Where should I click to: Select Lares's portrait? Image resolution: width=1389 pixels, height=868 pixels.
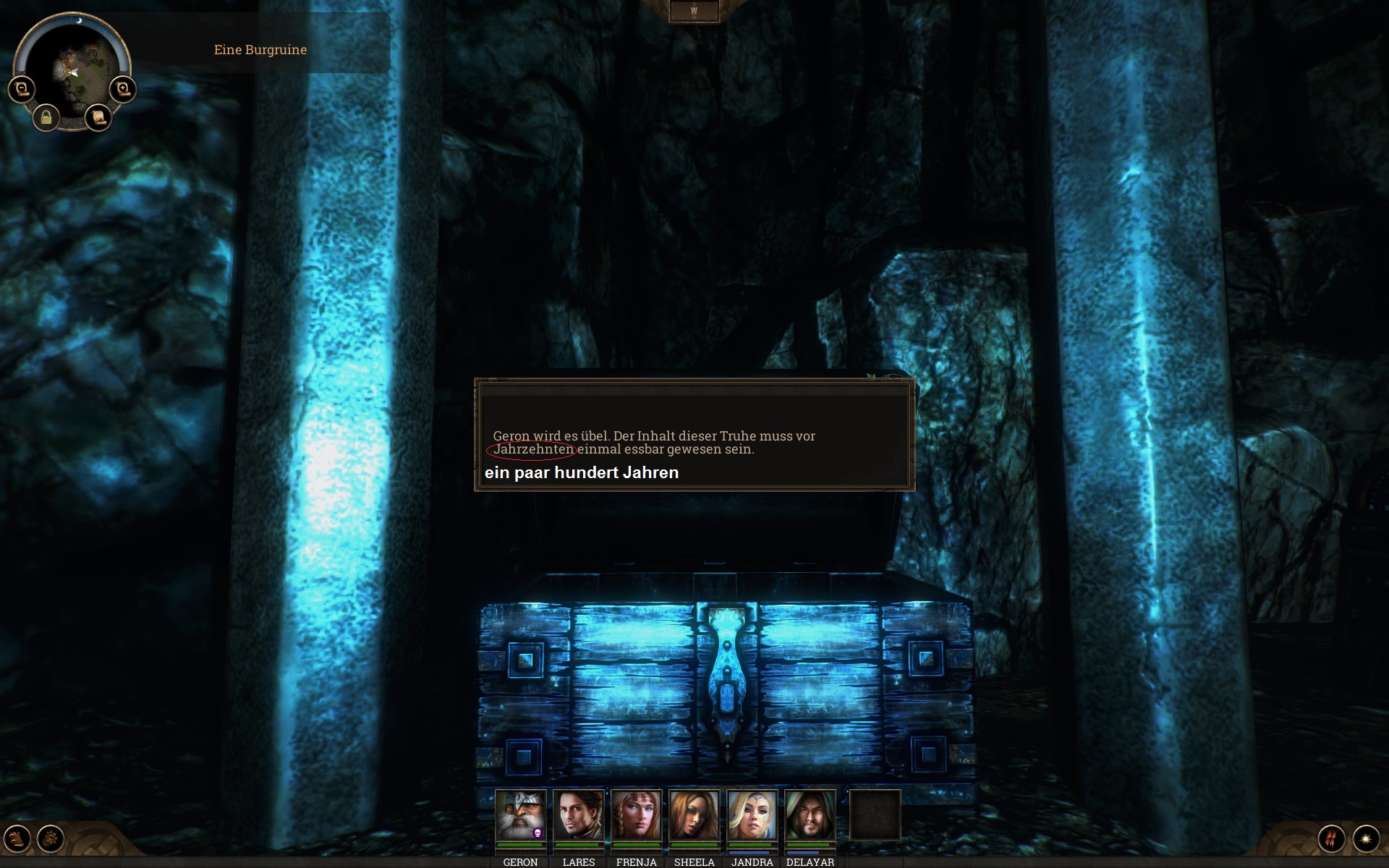(x=578, y=815)
